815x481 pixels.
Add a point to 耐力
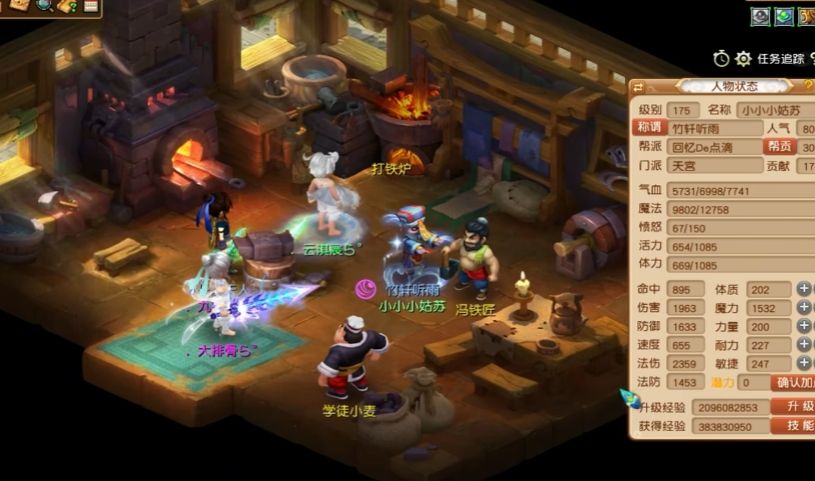coord(804,345)
